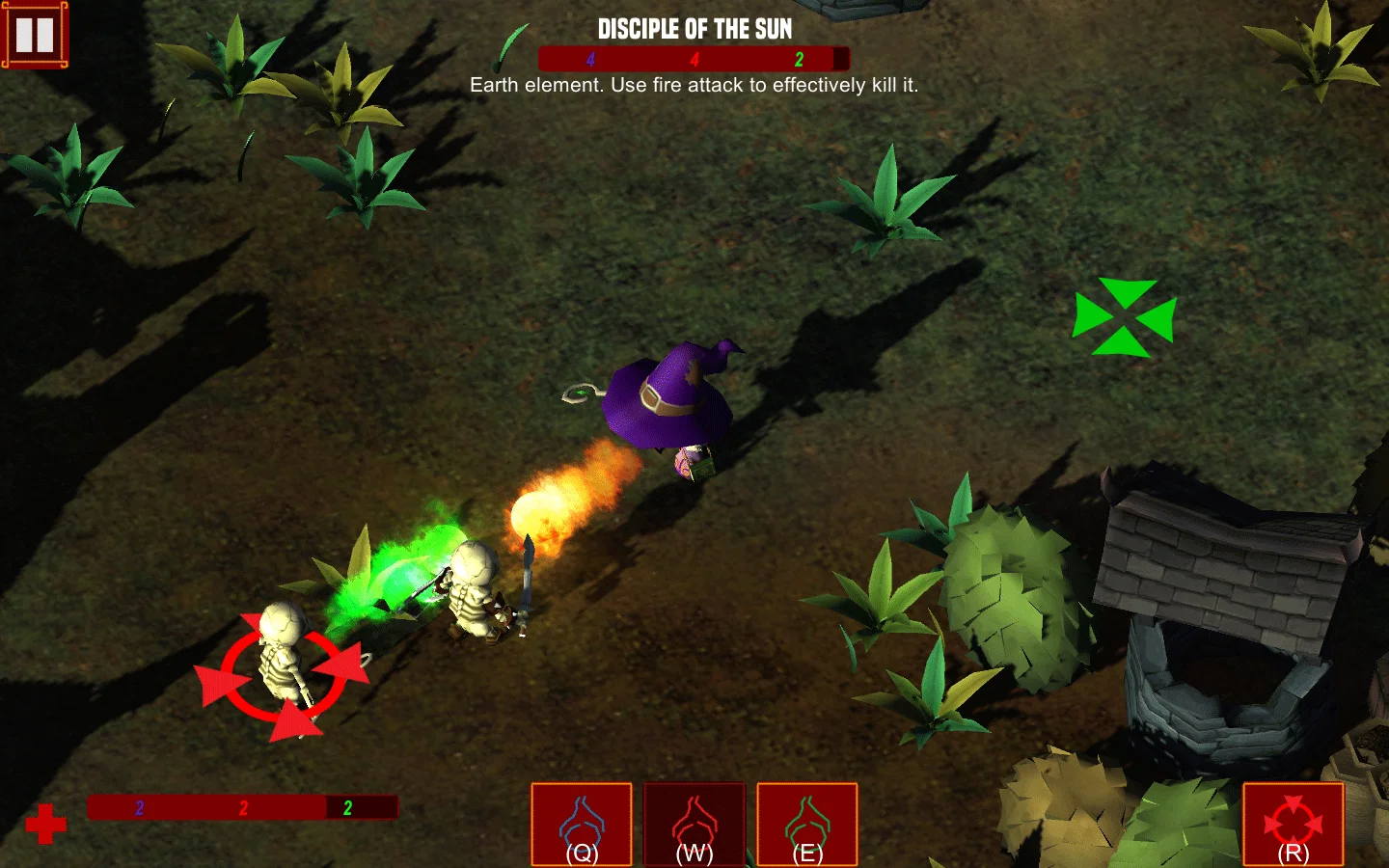Activate the blue flame (Q) spell

point(582,825)
